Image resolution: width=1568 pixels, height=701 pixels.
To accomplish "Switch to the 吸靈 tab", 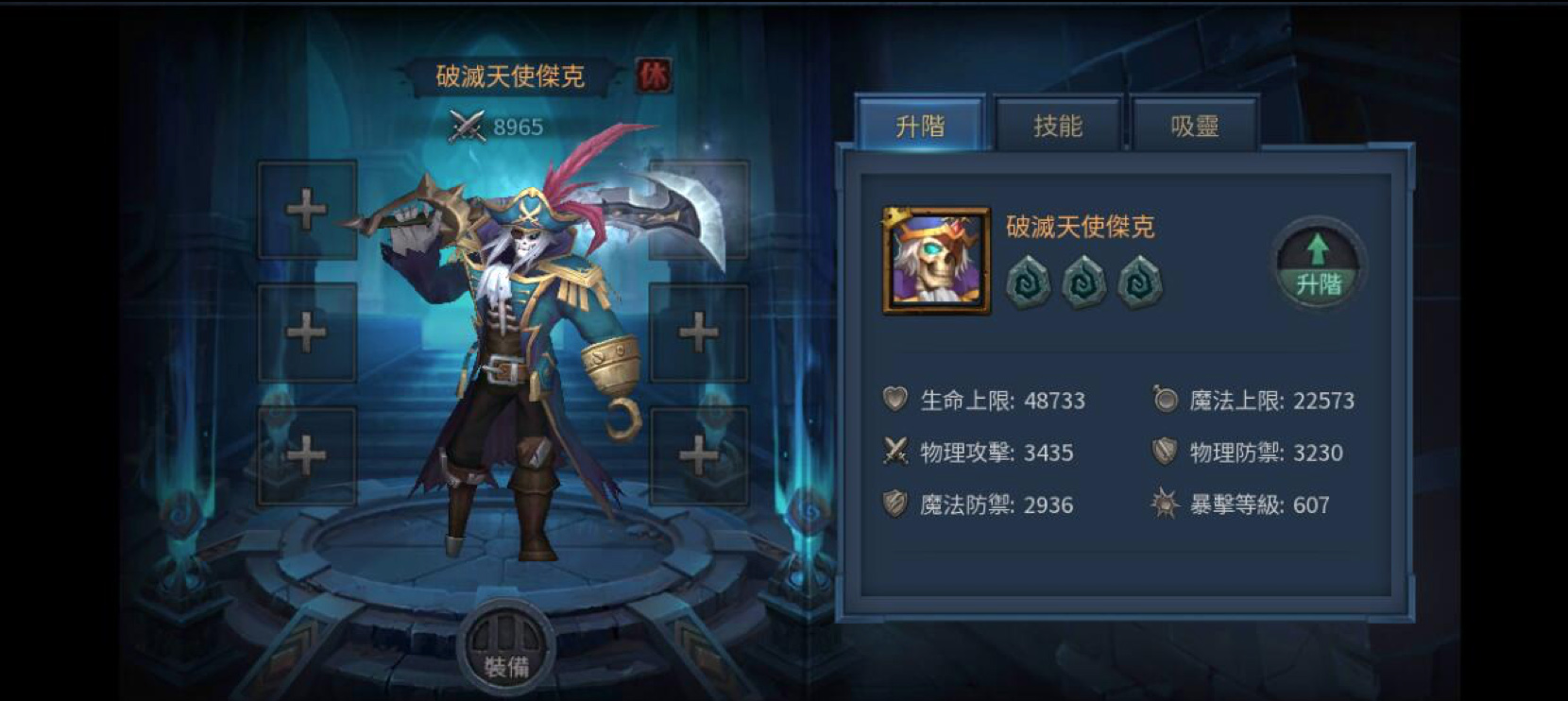I will click(x=1194, y=126).
